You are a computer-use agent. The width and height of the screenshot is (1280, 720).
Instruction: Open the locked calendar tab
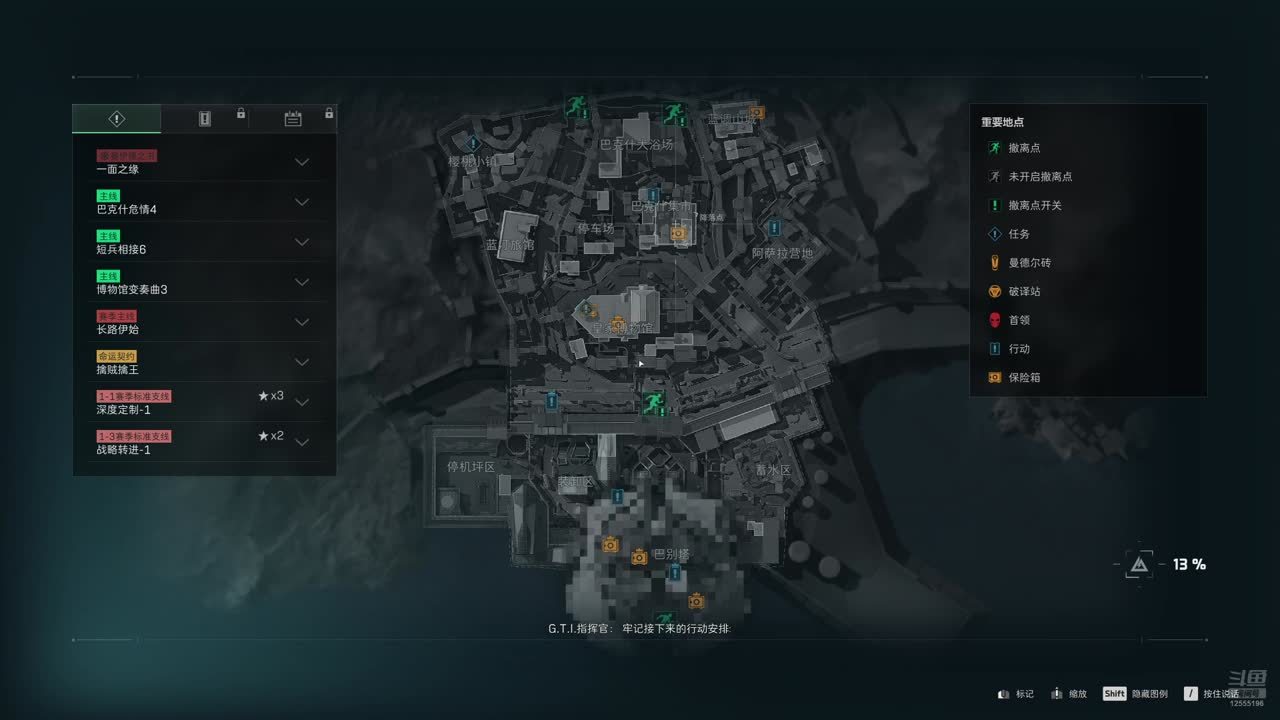click(x=293, y=119)
